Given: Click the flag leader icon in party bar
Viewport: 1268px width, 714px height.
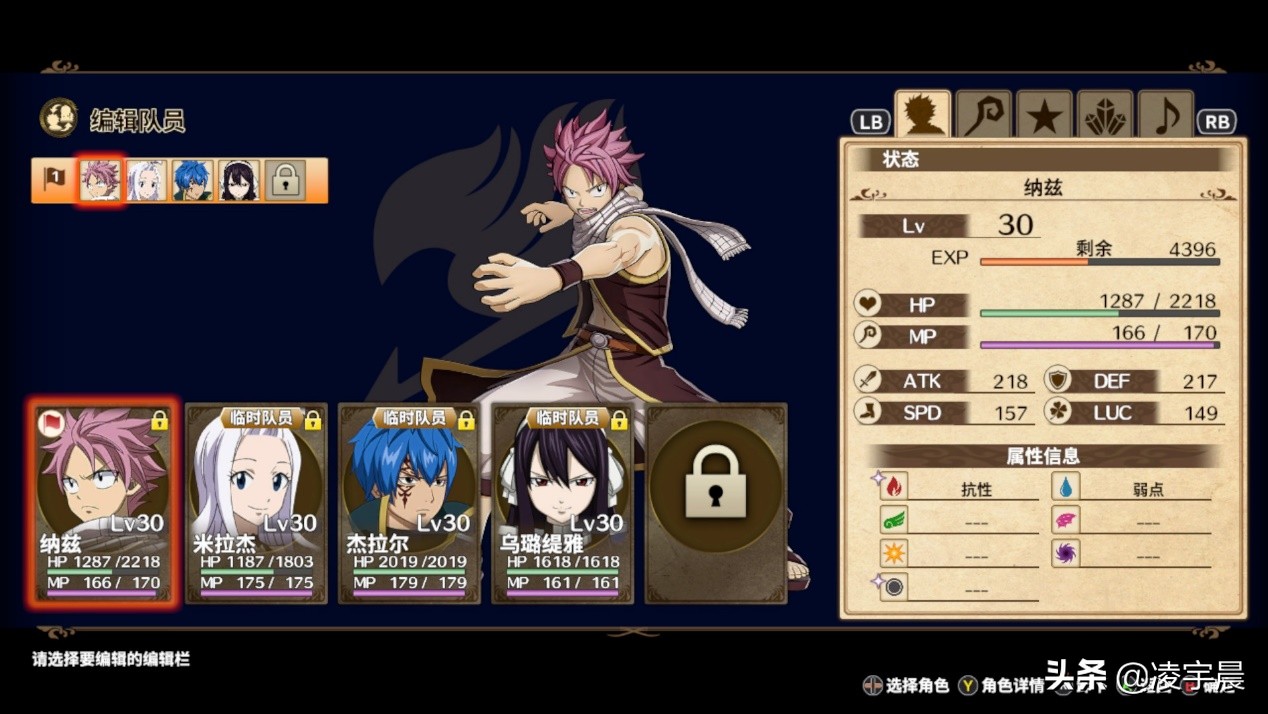Looking at the screenshot, I should (x=54, y=180).
